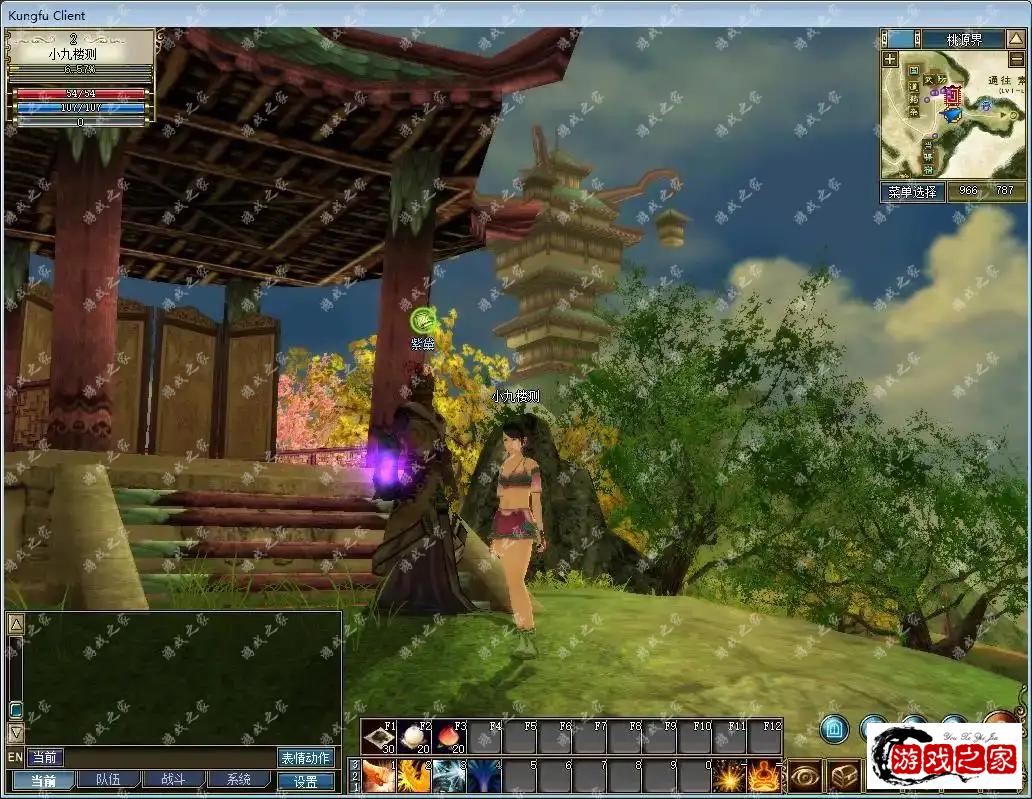
Task: Choose the 当前 chat channel selector beside EN
Action: click(45, 758)
